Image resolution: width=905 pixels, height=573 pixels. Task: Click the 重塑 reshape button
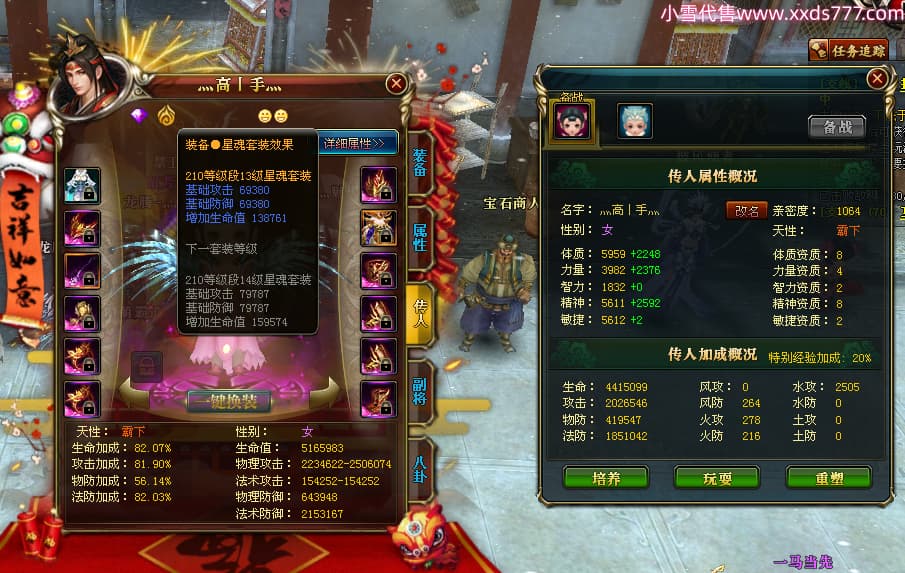pos(828,478)
